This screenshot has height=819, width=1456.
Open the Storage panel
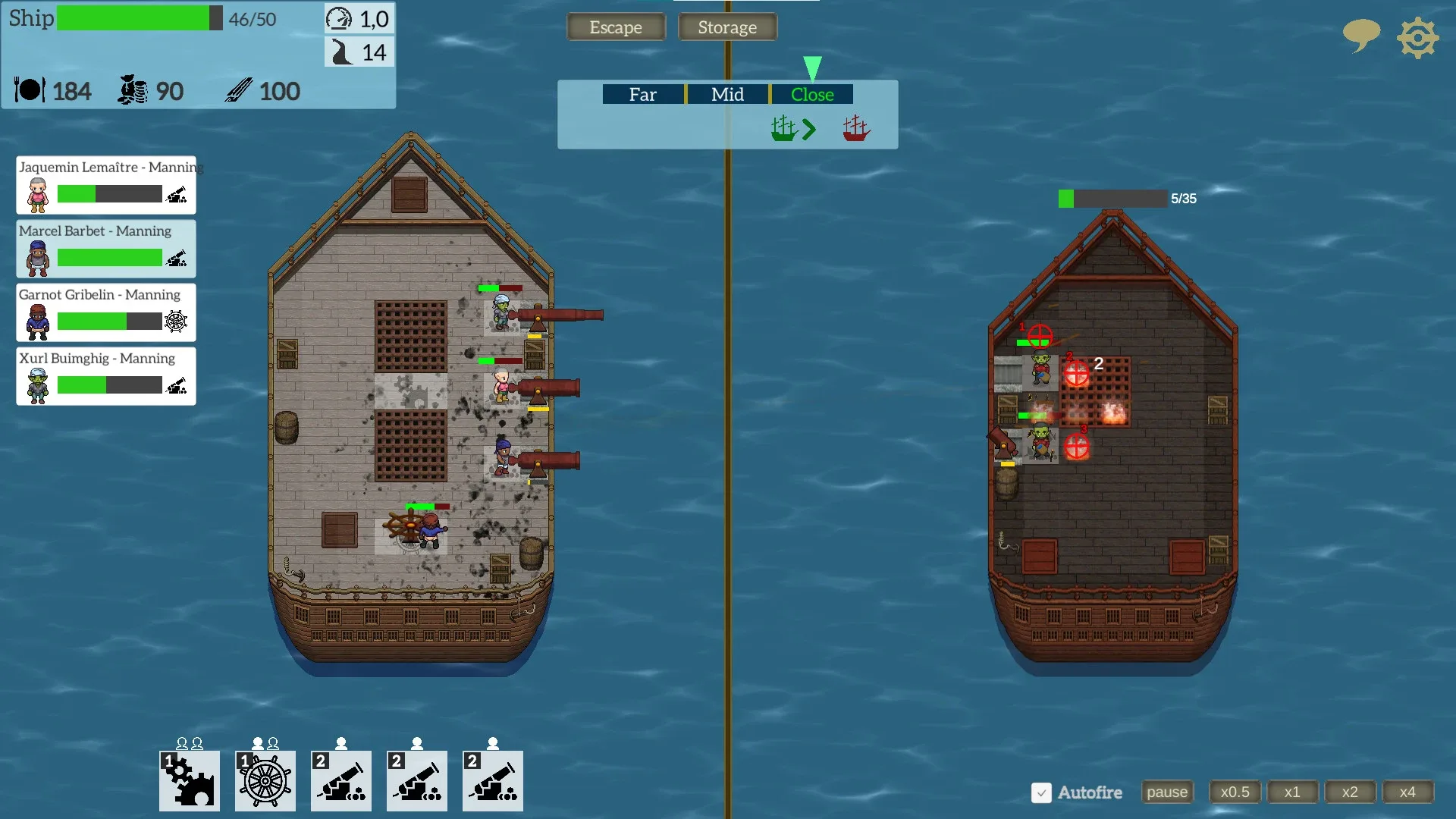[726, 27]
